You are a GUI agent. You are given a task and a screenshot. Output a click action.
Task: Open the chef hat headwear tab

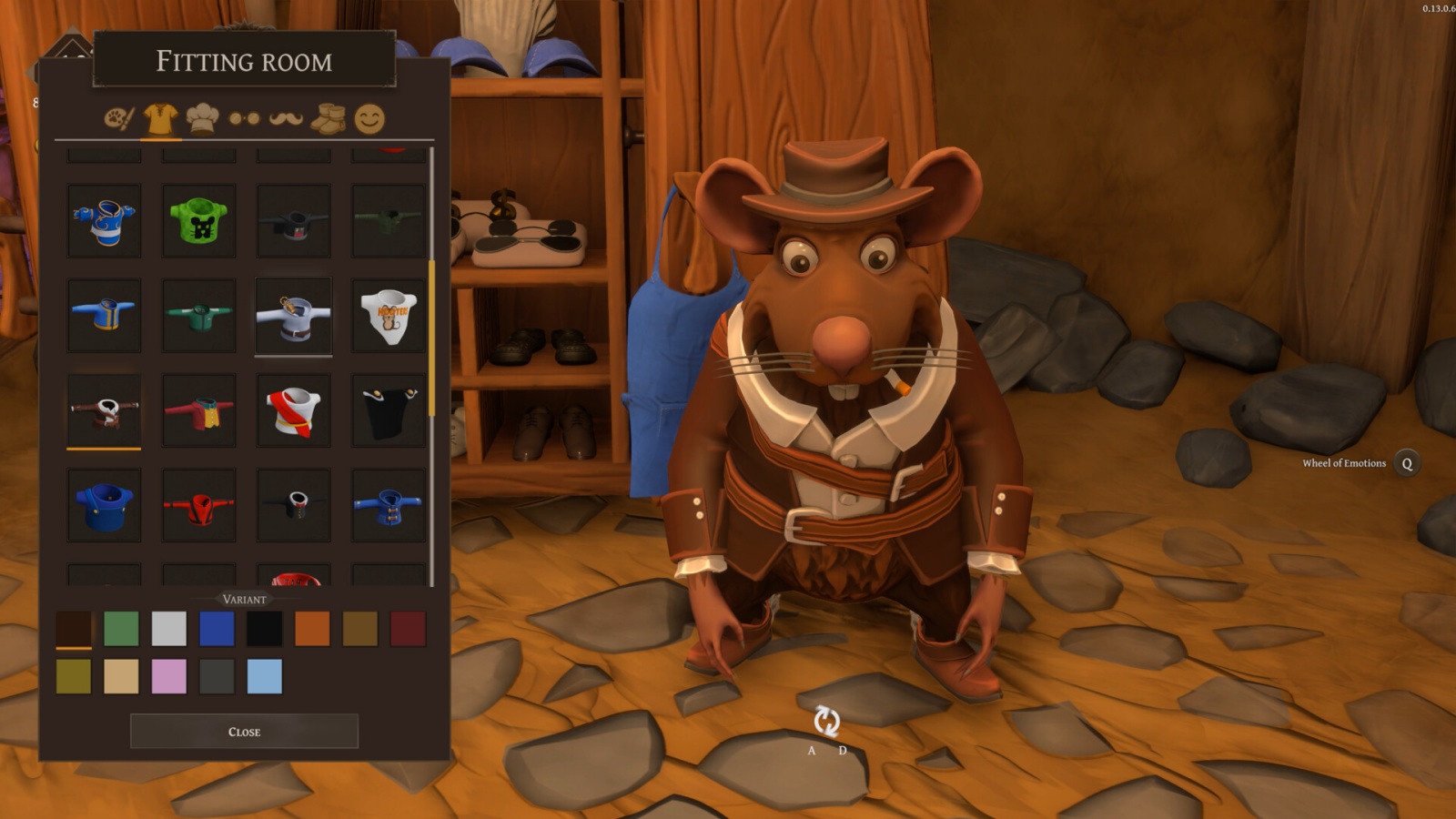coord(202,118)
